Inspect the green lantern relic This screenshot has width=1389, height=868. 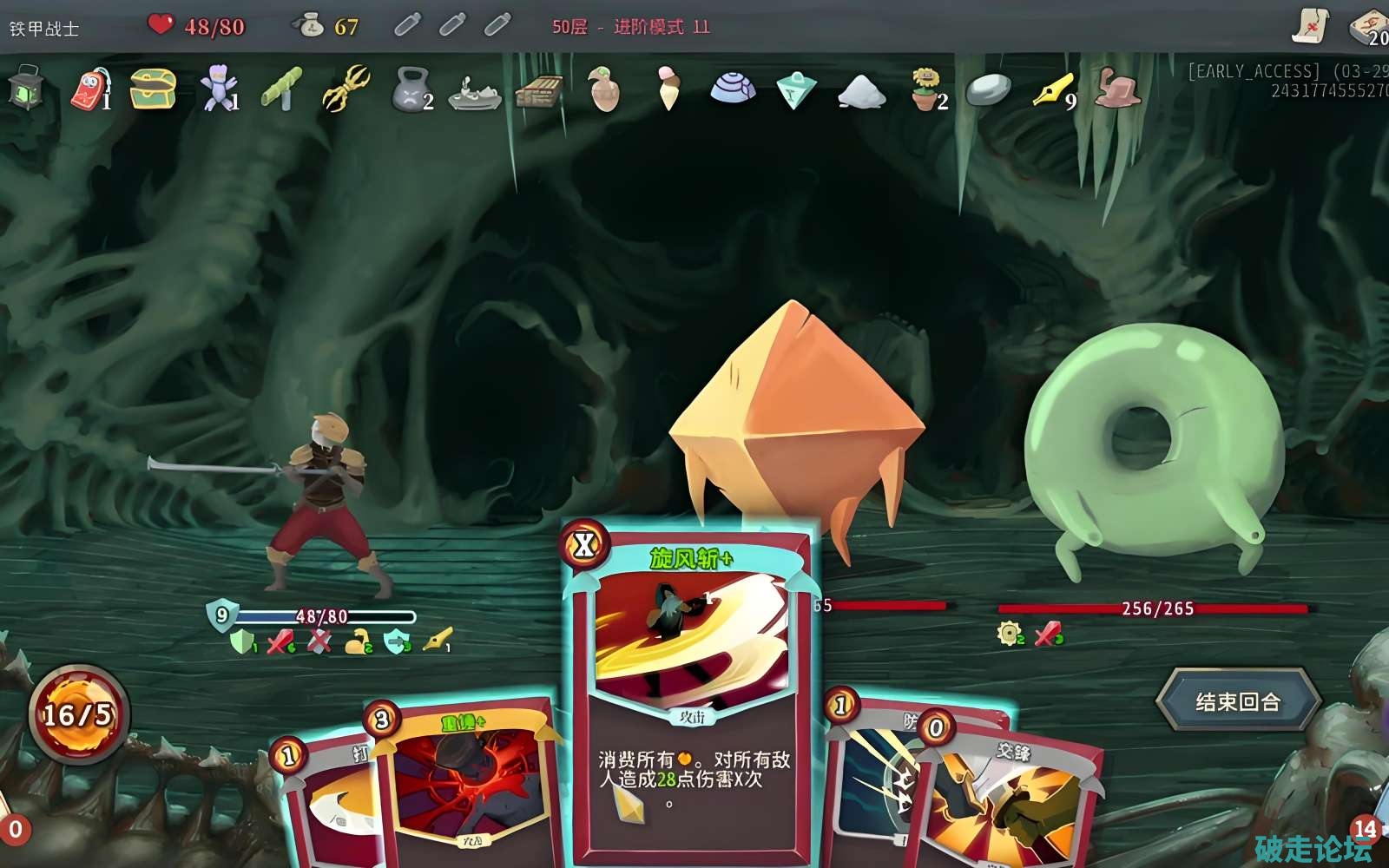point(26,89)
